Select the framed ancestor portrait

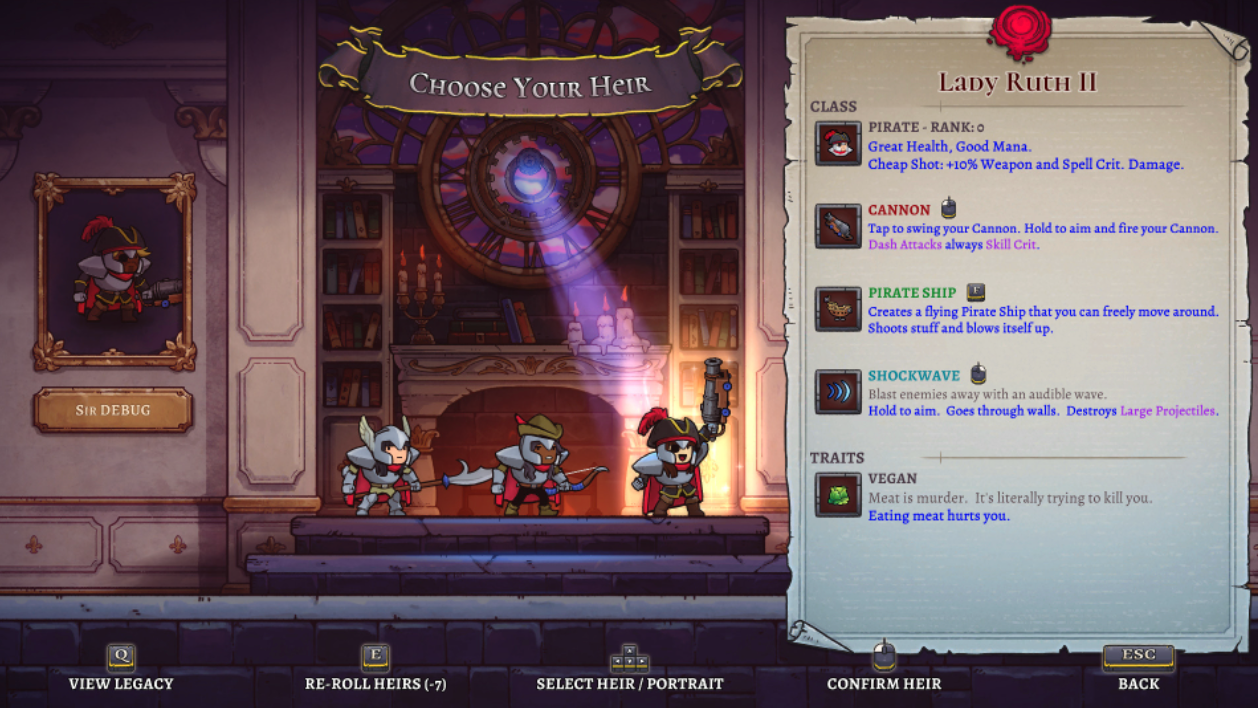[114, 272]
